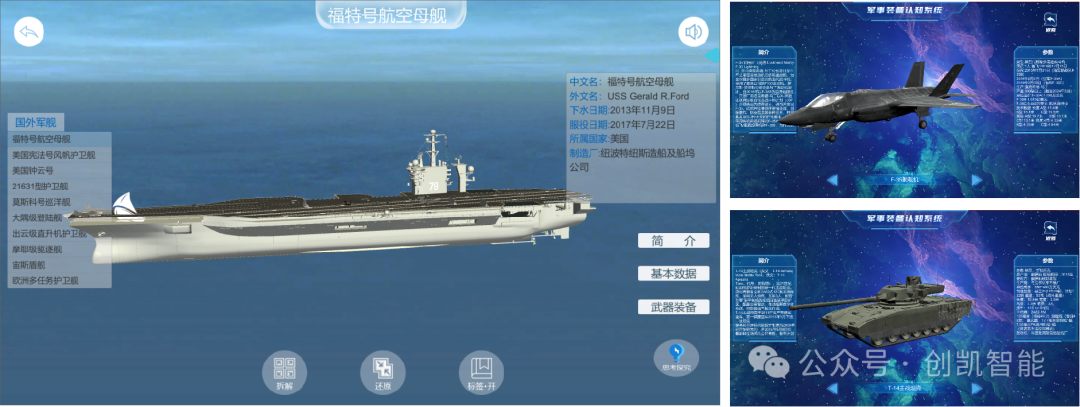Toggle the sound speaker icon
1080x407 pixels.
point(693,33)
